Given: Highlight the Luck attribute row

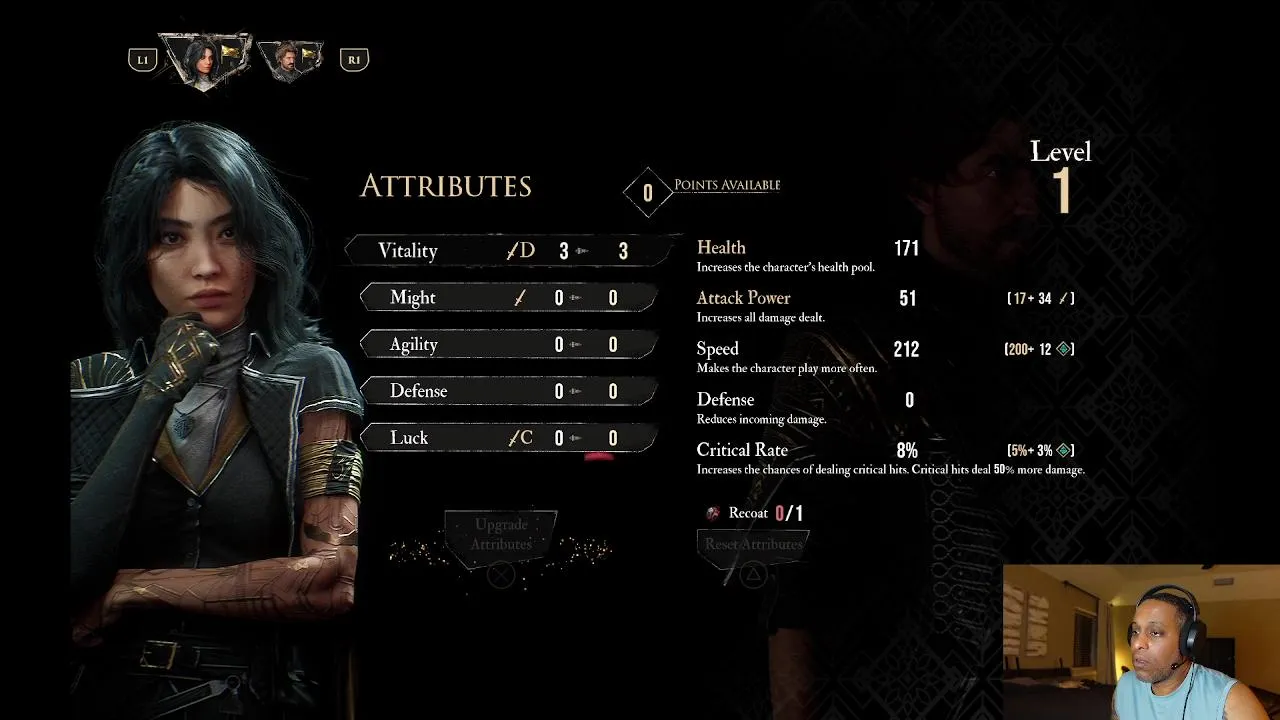Looking at the screenshot, I should (x=508, y=438).
